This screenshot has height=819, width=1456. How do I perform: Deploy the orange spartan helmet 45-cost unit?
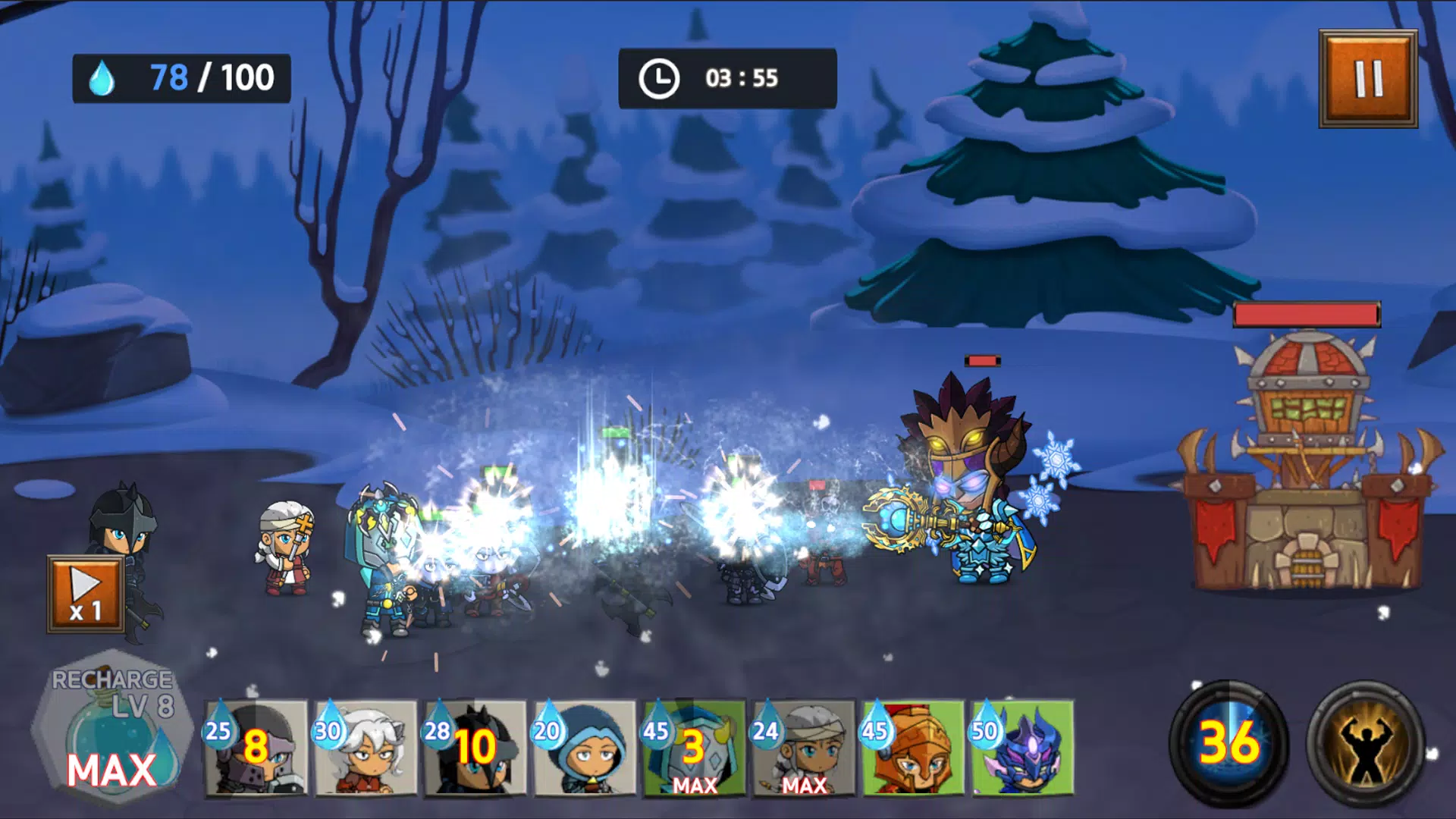pyautogui.click(x=912, y=748)
